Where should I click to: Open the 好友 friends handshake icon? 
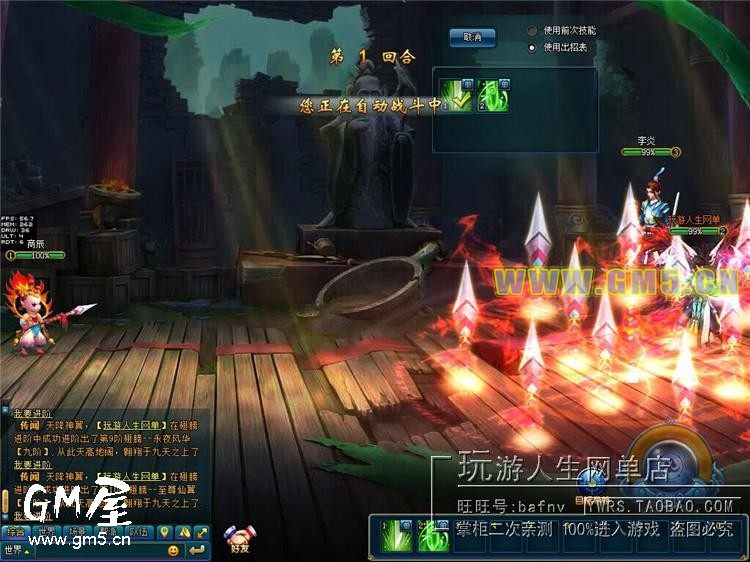(238, 538)
